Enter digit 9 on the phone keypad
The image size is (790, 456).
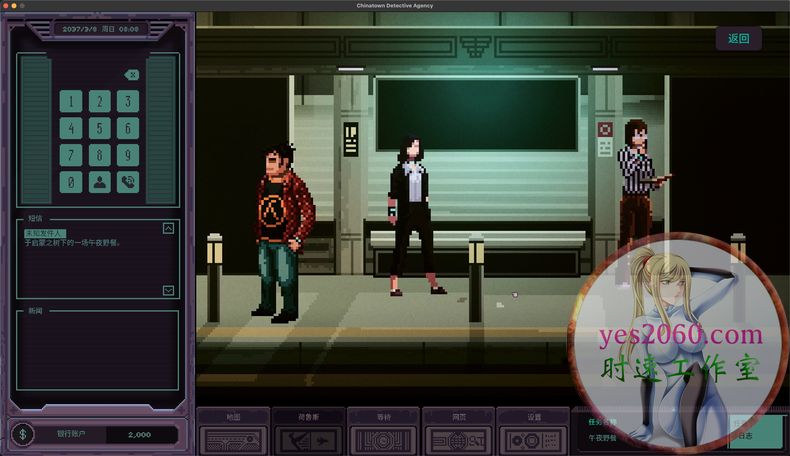click(127, 155)
